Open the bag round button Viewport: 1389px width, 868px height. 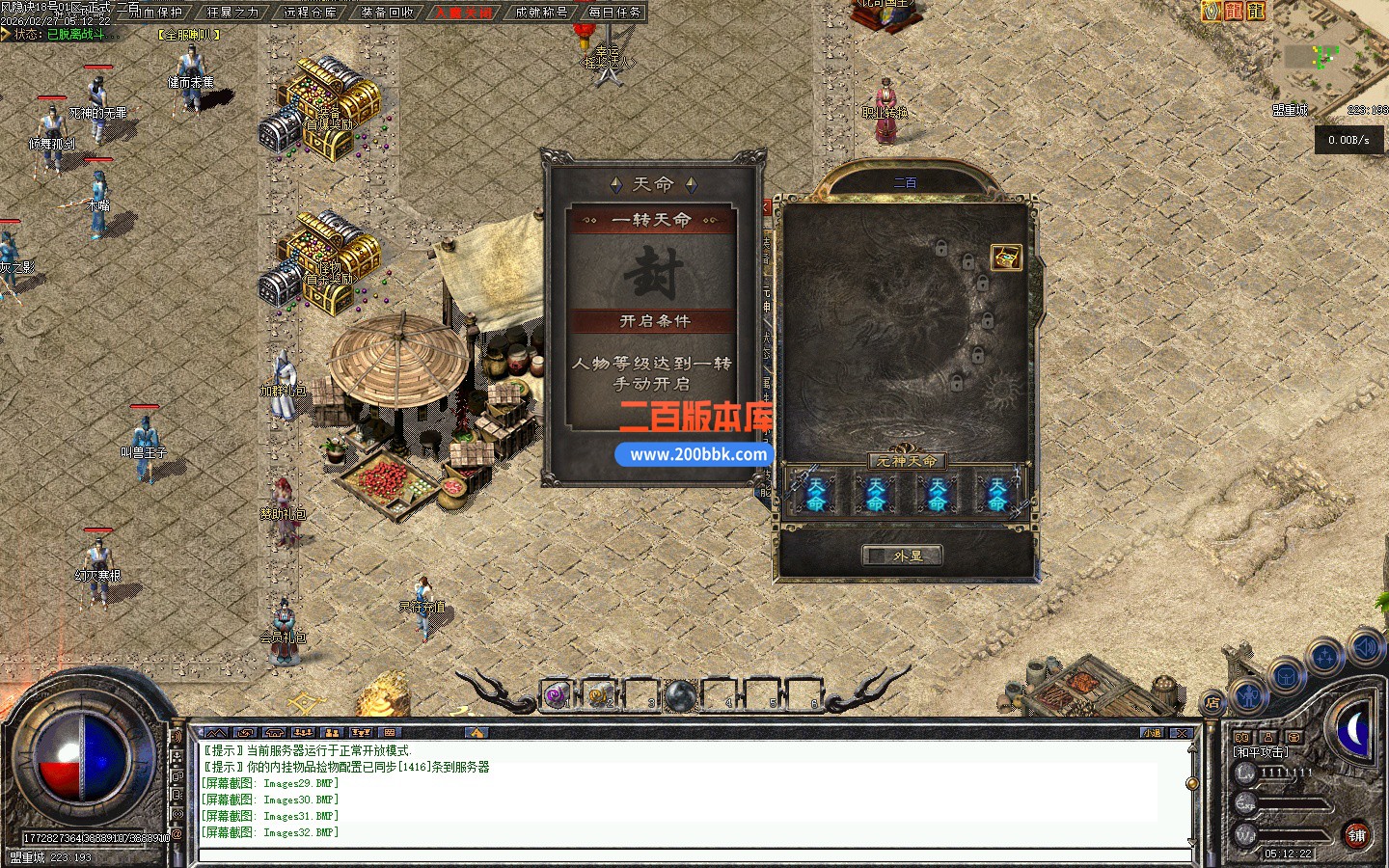click(x=1286, y=676)
